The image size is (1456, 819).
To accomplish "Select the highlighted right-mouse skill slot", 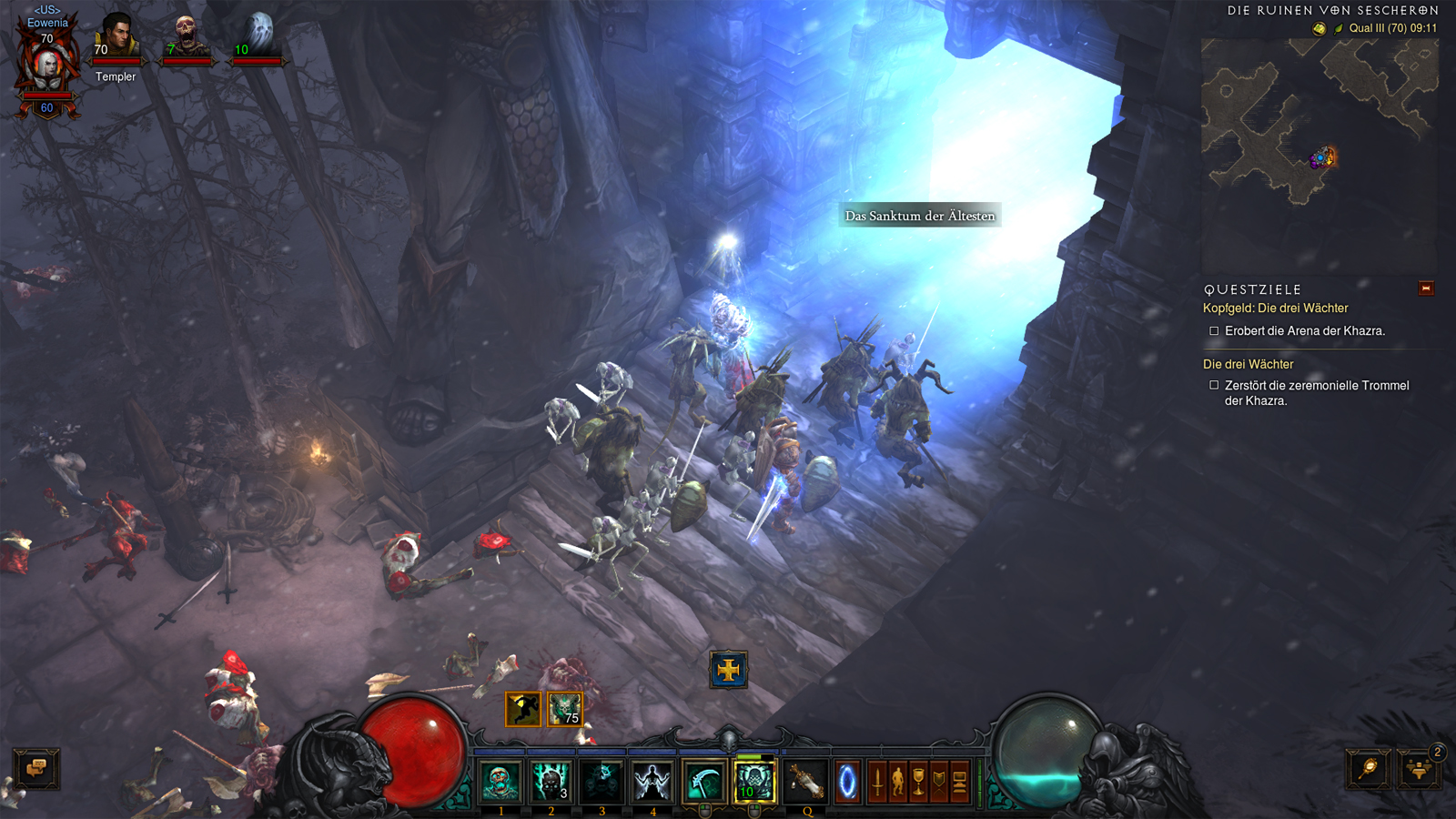I will [x=754, y=782].
